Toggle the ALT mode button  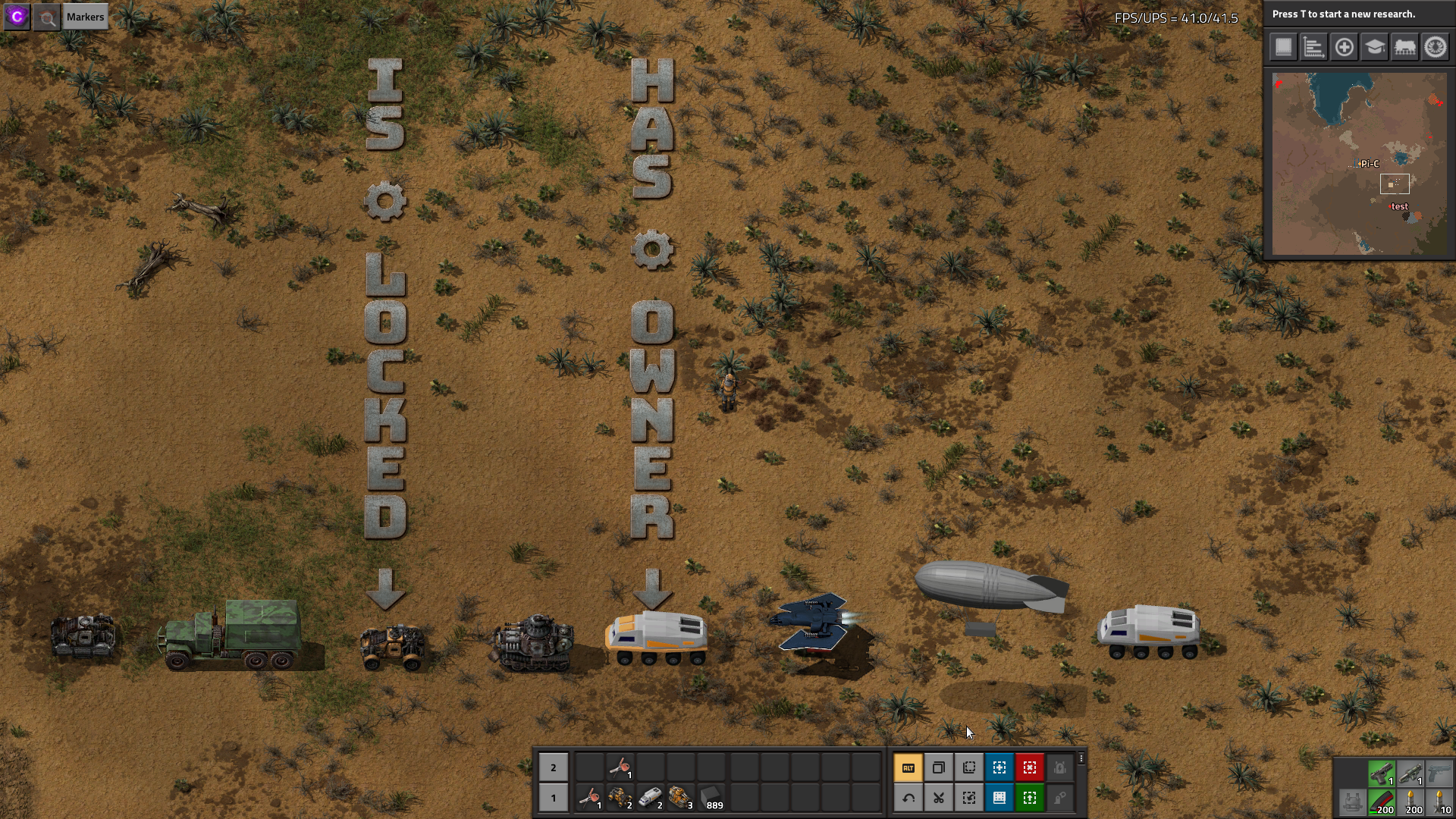[x=908, y=767]
